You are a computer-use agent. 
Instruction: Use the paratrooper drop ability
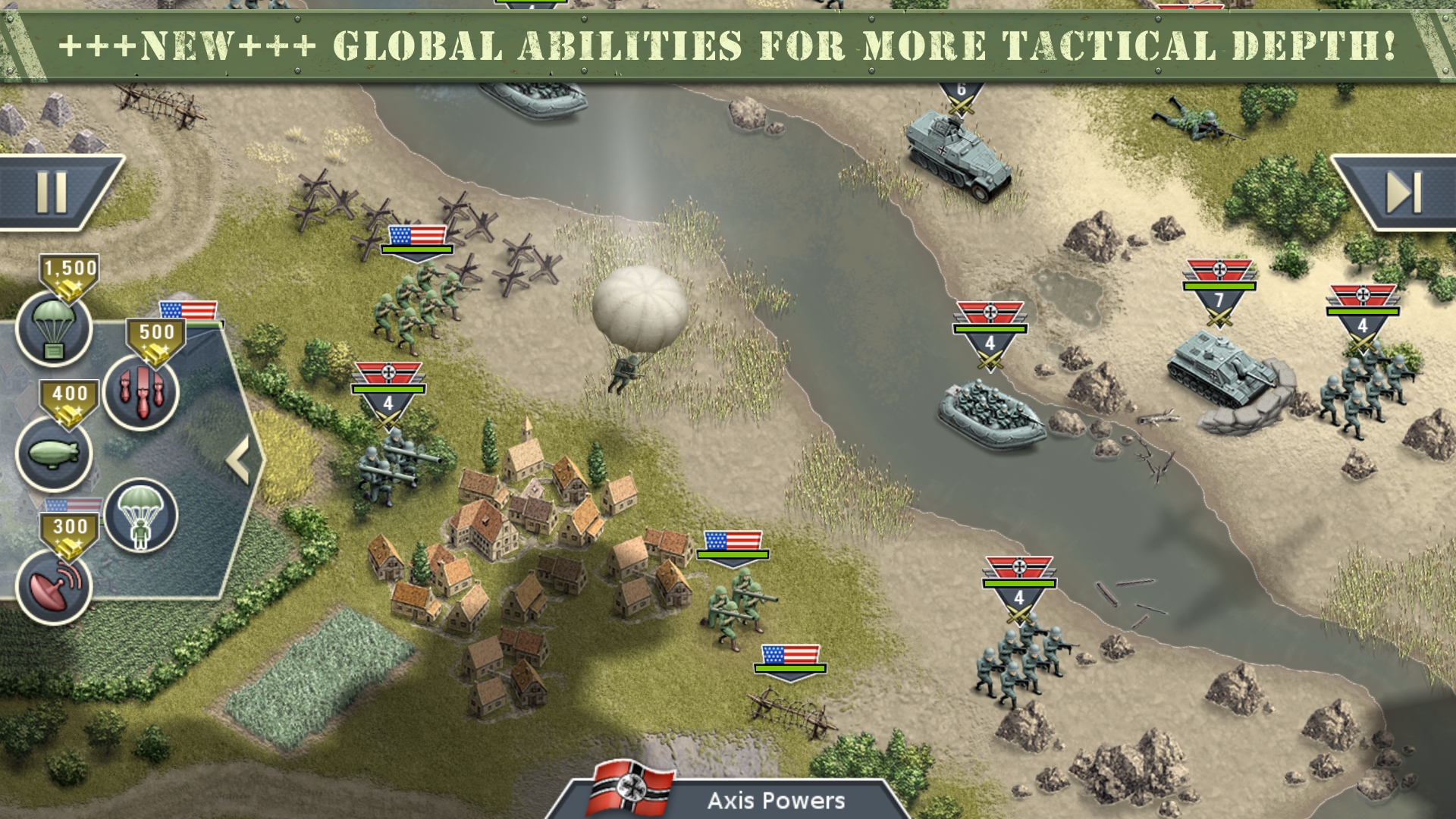click(x=140, y=516)
